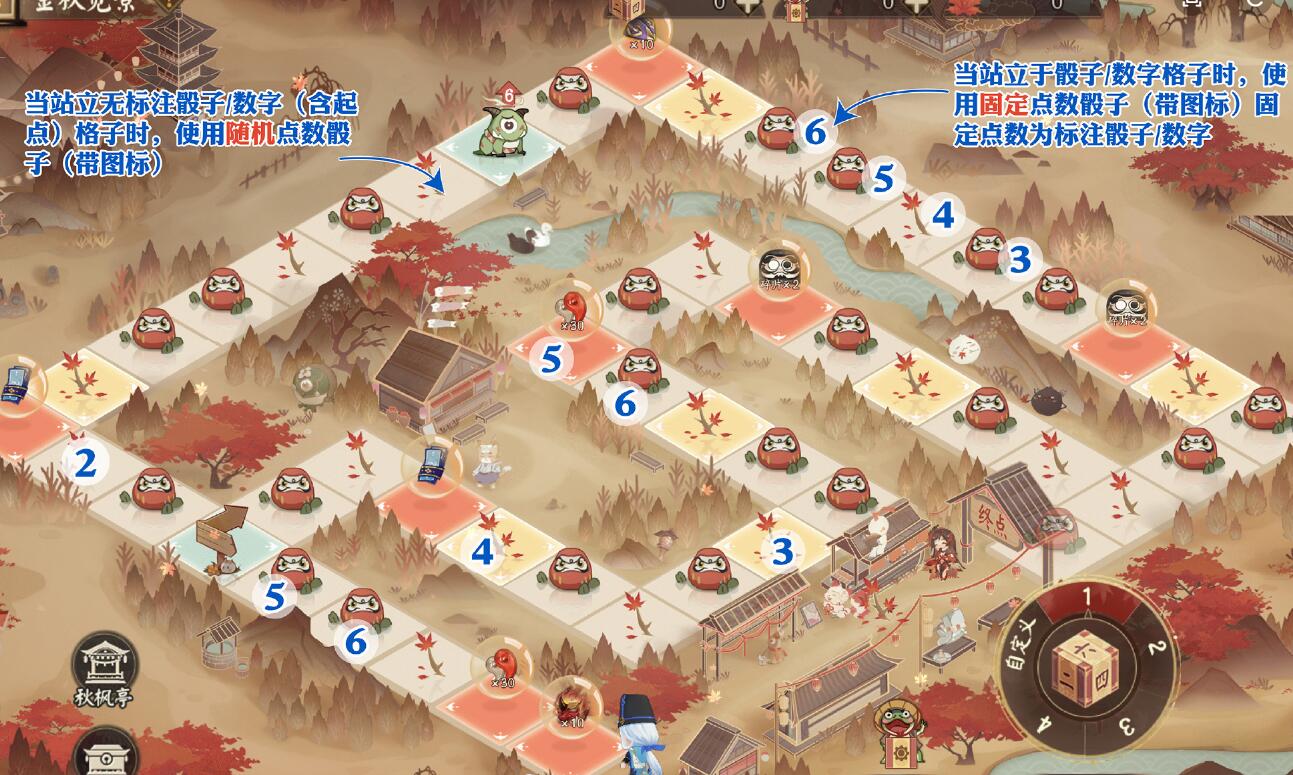Viewport: 1293px width, 775px height.
Task: Select dice multiplier 1 on the wheel
Action: [x=1086, y=597]
